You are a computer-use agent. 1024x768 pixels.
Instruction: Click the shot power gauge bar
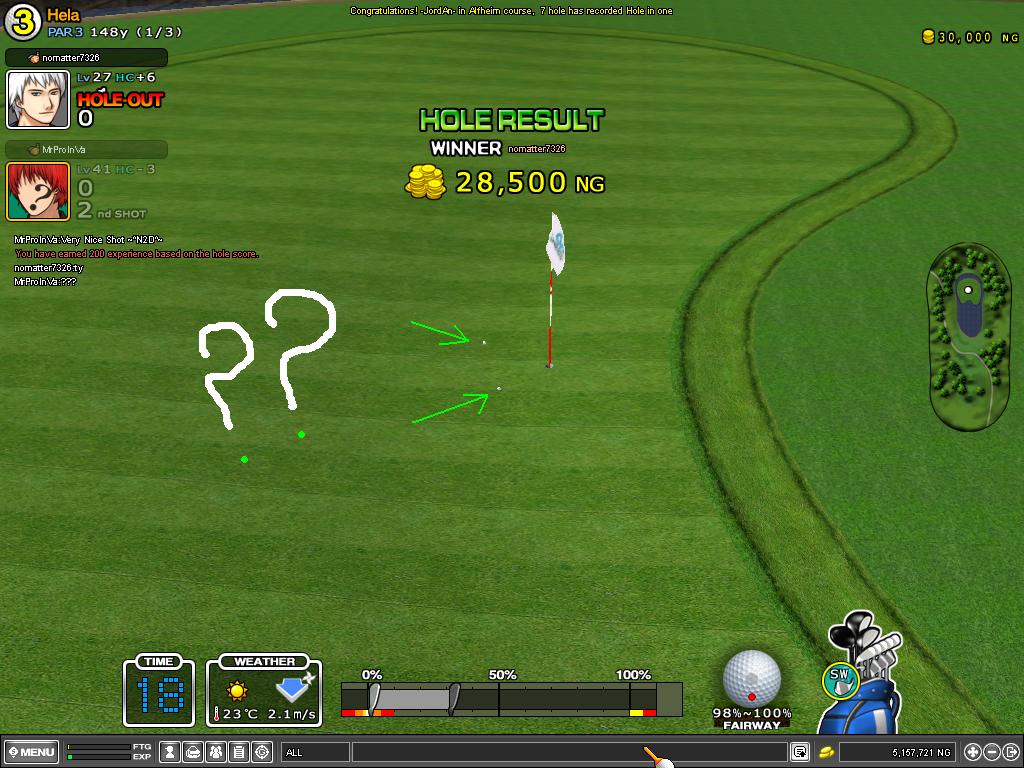pyautogui.click(x=510, y=697)
